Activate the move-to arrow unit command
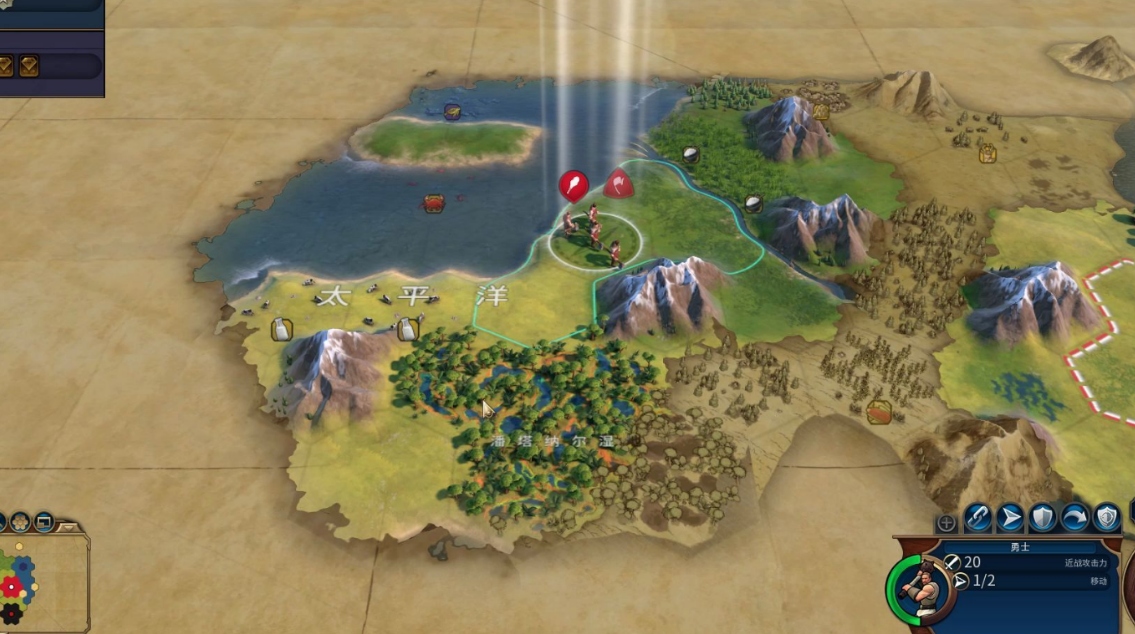The image size is (1135, 634). point(1010,518)
